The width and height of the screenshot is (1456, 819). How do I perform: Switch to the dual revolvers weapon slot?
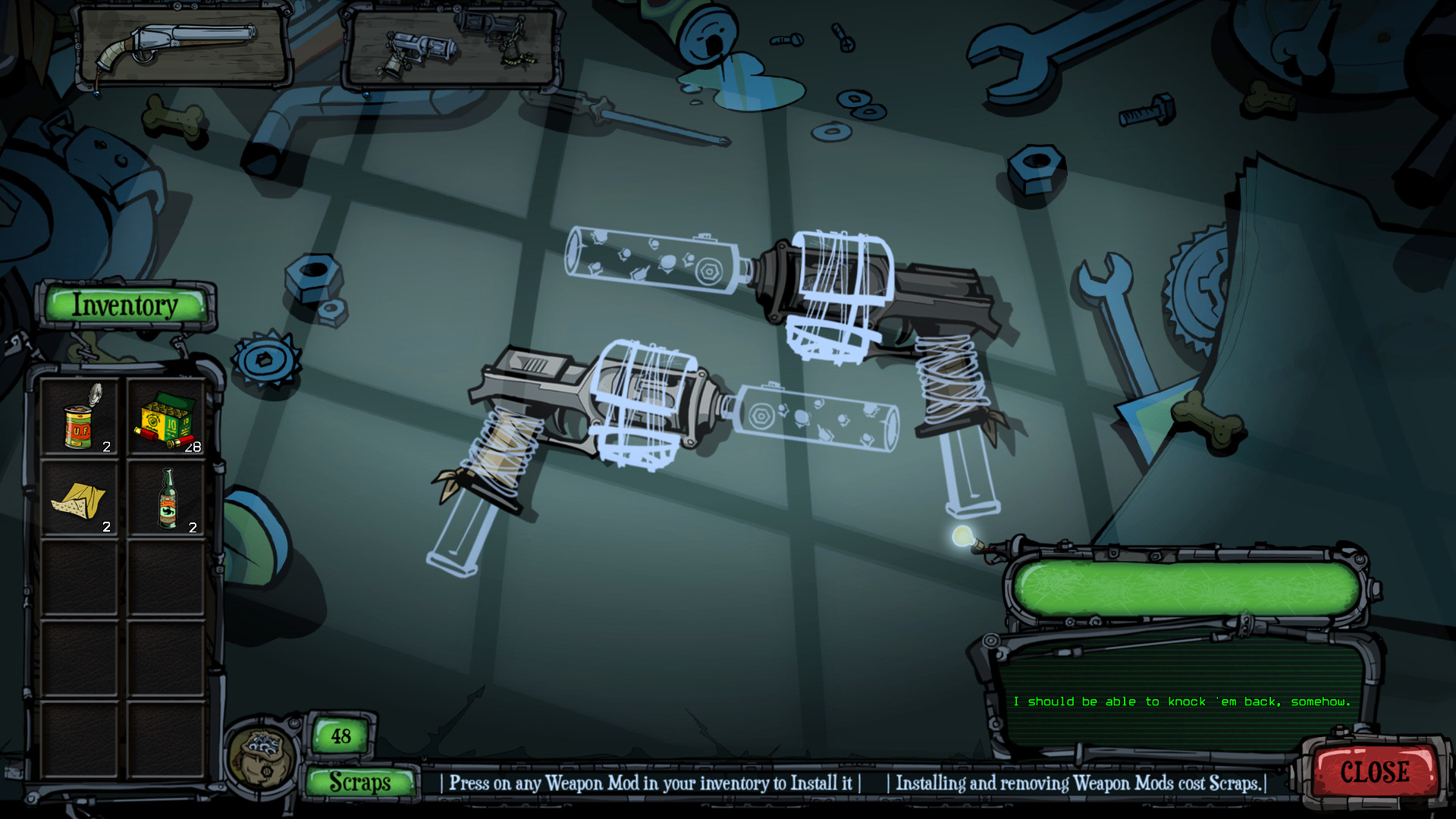451,45
